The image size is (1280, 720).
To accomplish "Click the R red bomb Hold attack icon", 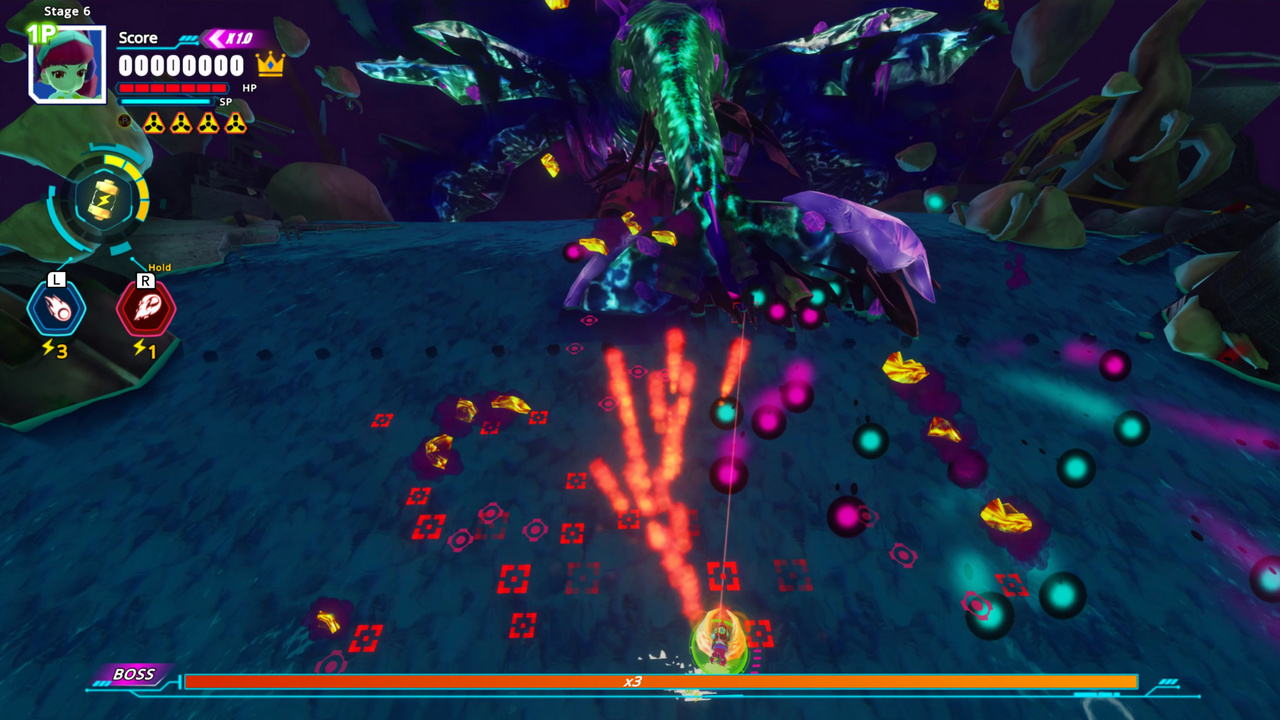I will (x=146, y=307).
